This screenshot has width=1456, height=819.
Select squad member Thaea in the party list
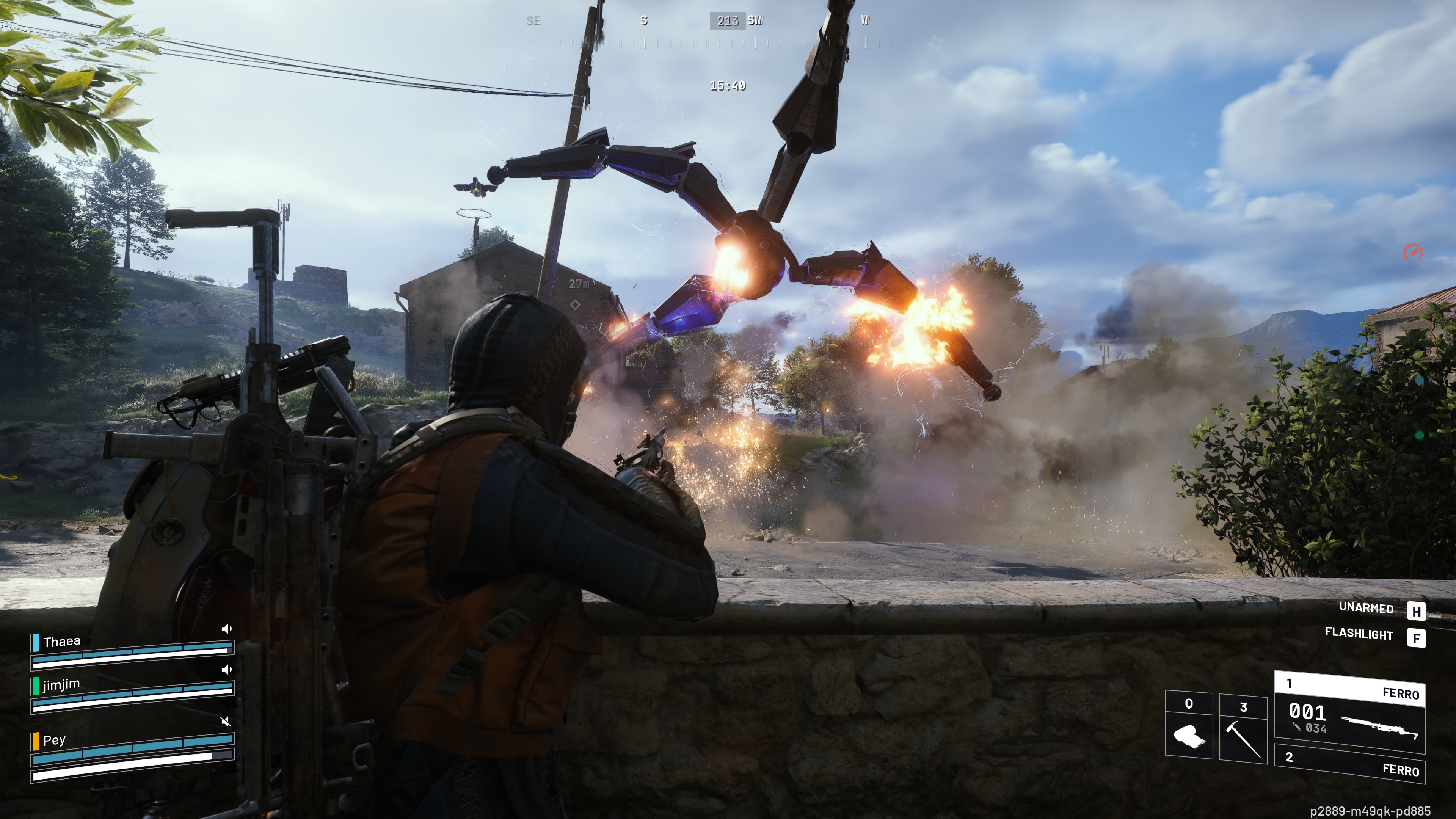tap(62, 642)
